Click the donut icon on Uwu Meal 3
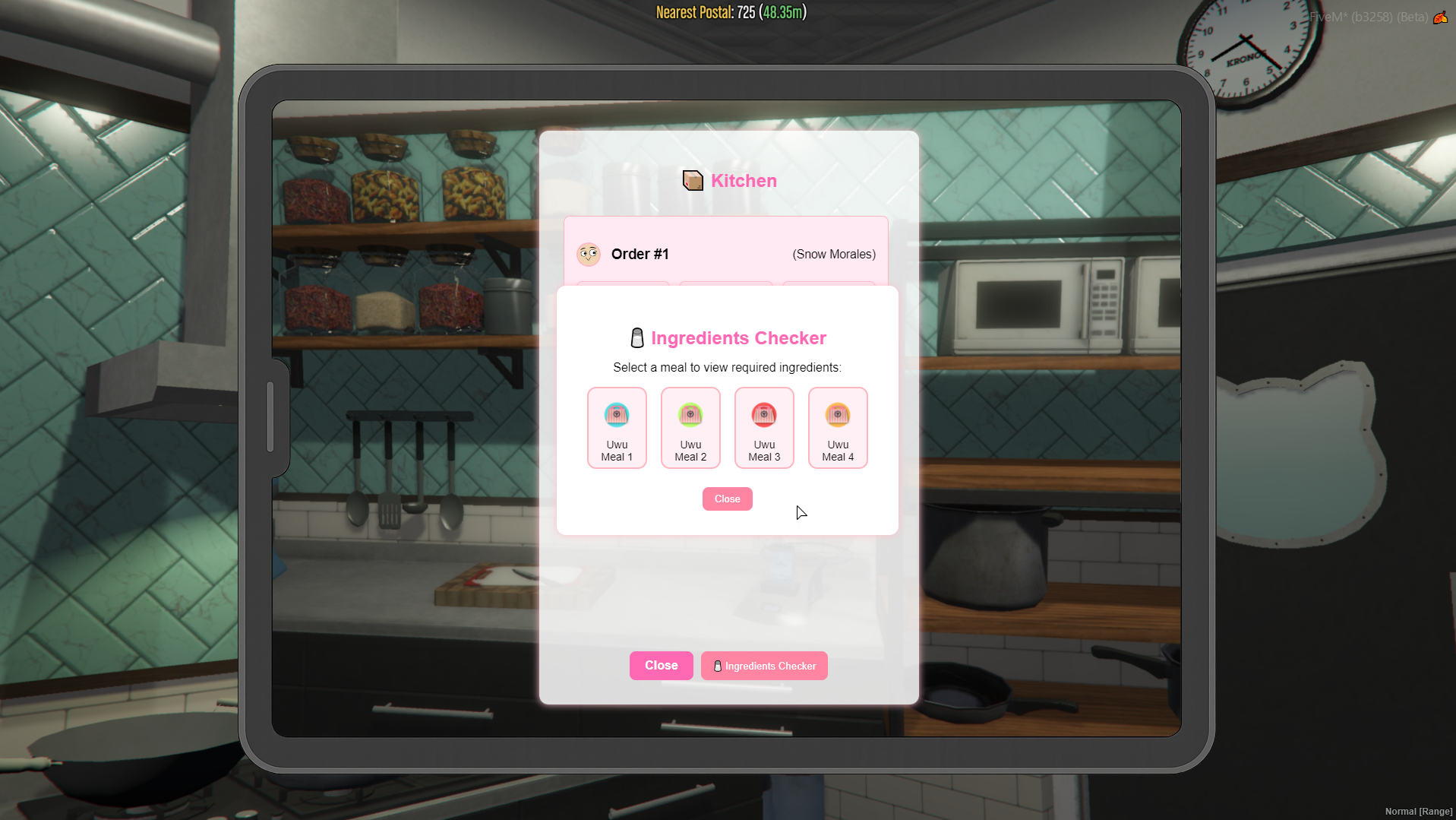This screenshot has width=1456, height=820. pyautogui.click(x=763, y=414)
